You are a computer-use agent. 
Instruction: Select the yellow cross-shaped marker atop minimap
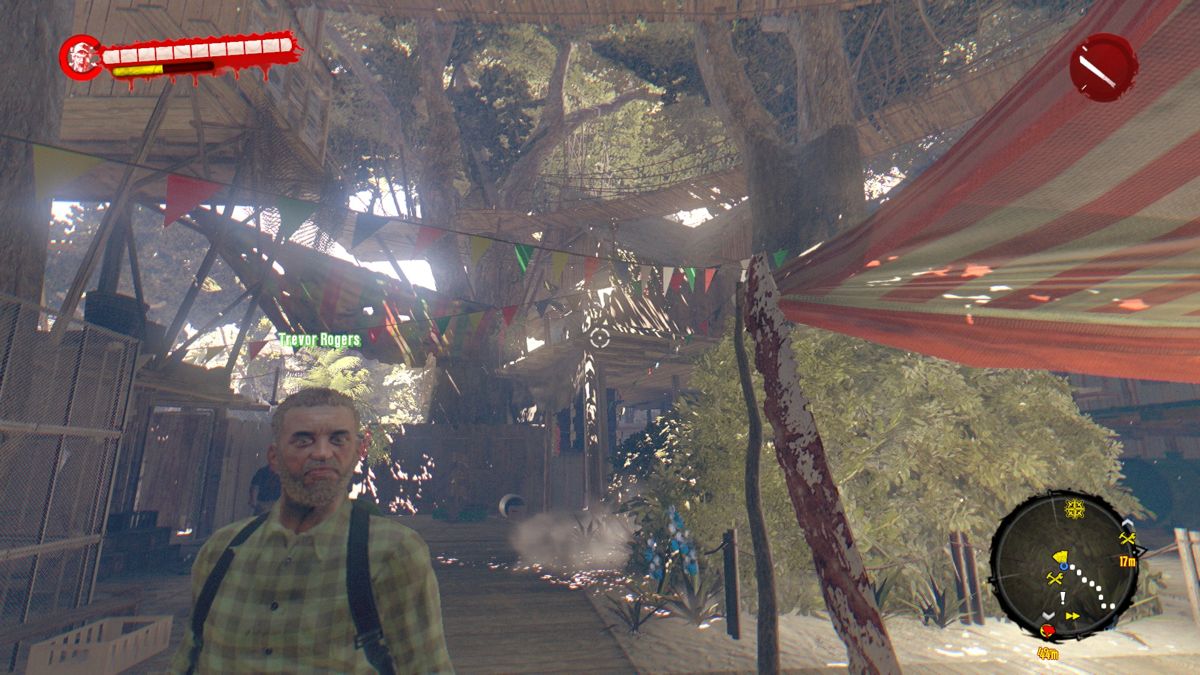click(1075, 507)
